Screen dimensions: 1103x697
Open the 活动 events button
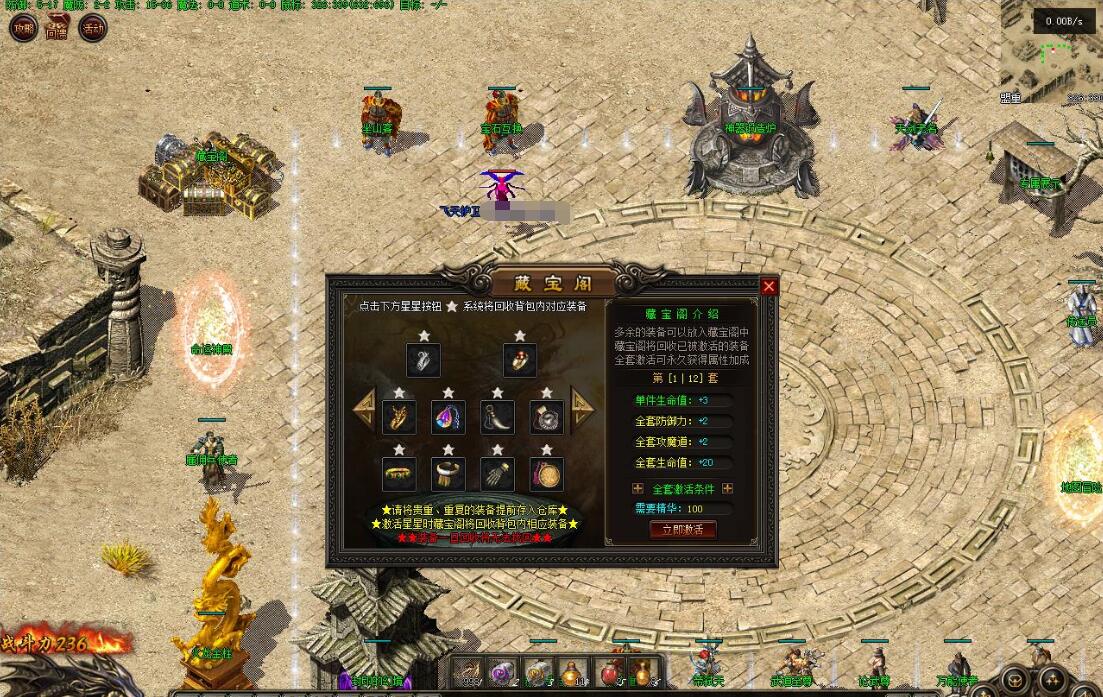pyautogui.click(x=92, y=28)
